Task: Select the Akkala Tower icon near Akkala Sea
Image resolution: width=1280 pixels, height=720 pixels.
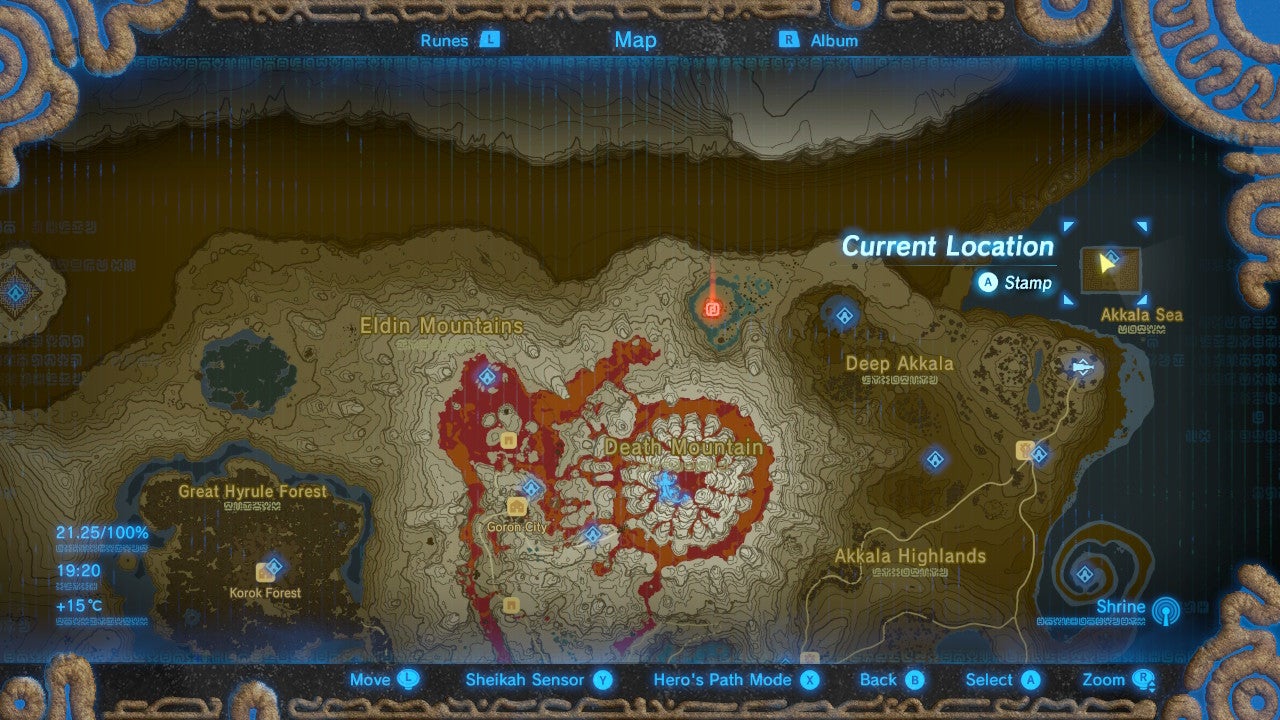Action: coord(1083,366)
